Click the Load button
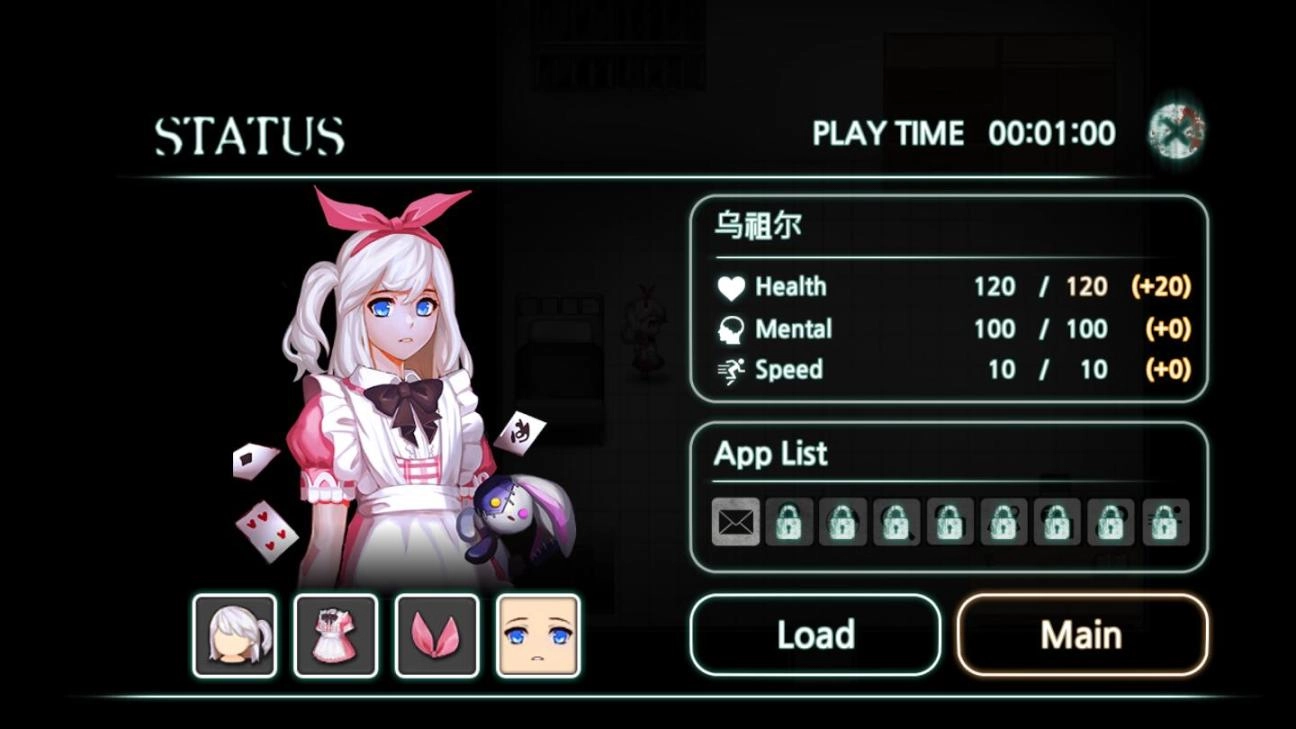The width and height of the screenshot is (1296, 729). click(815, 635)
